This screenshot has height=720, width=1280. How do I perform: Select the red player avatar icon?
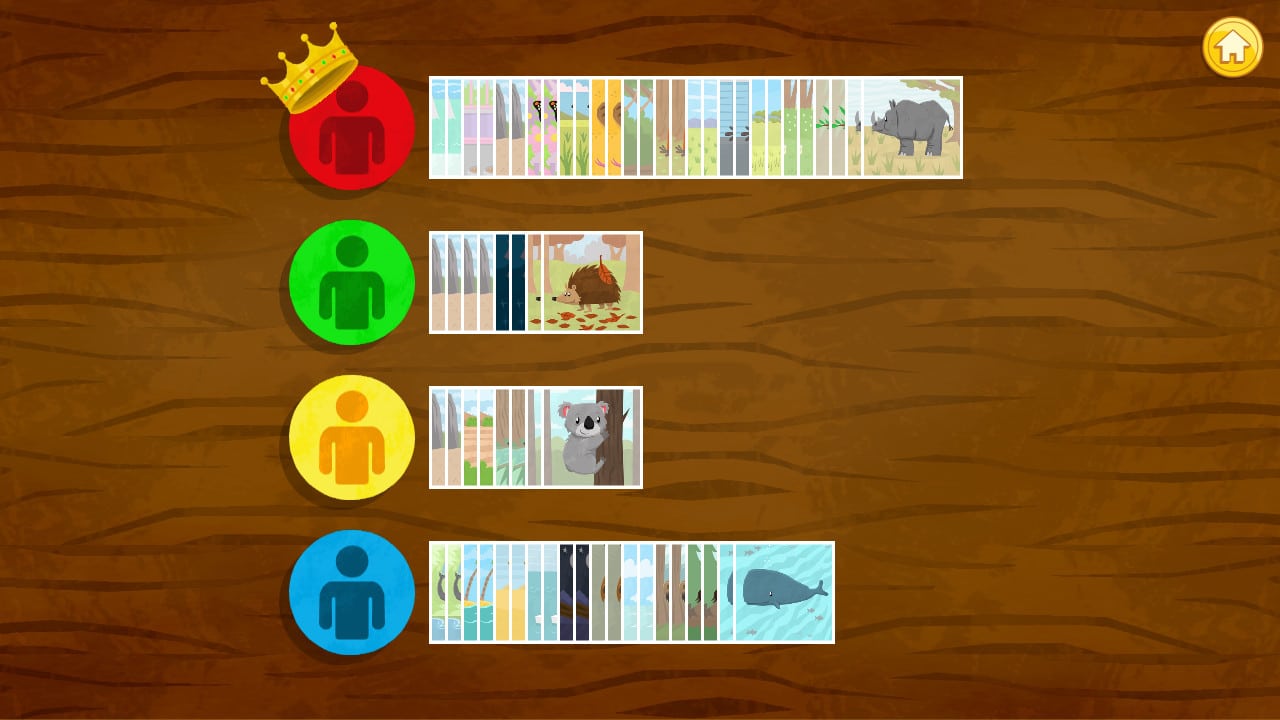coord(351,127)
